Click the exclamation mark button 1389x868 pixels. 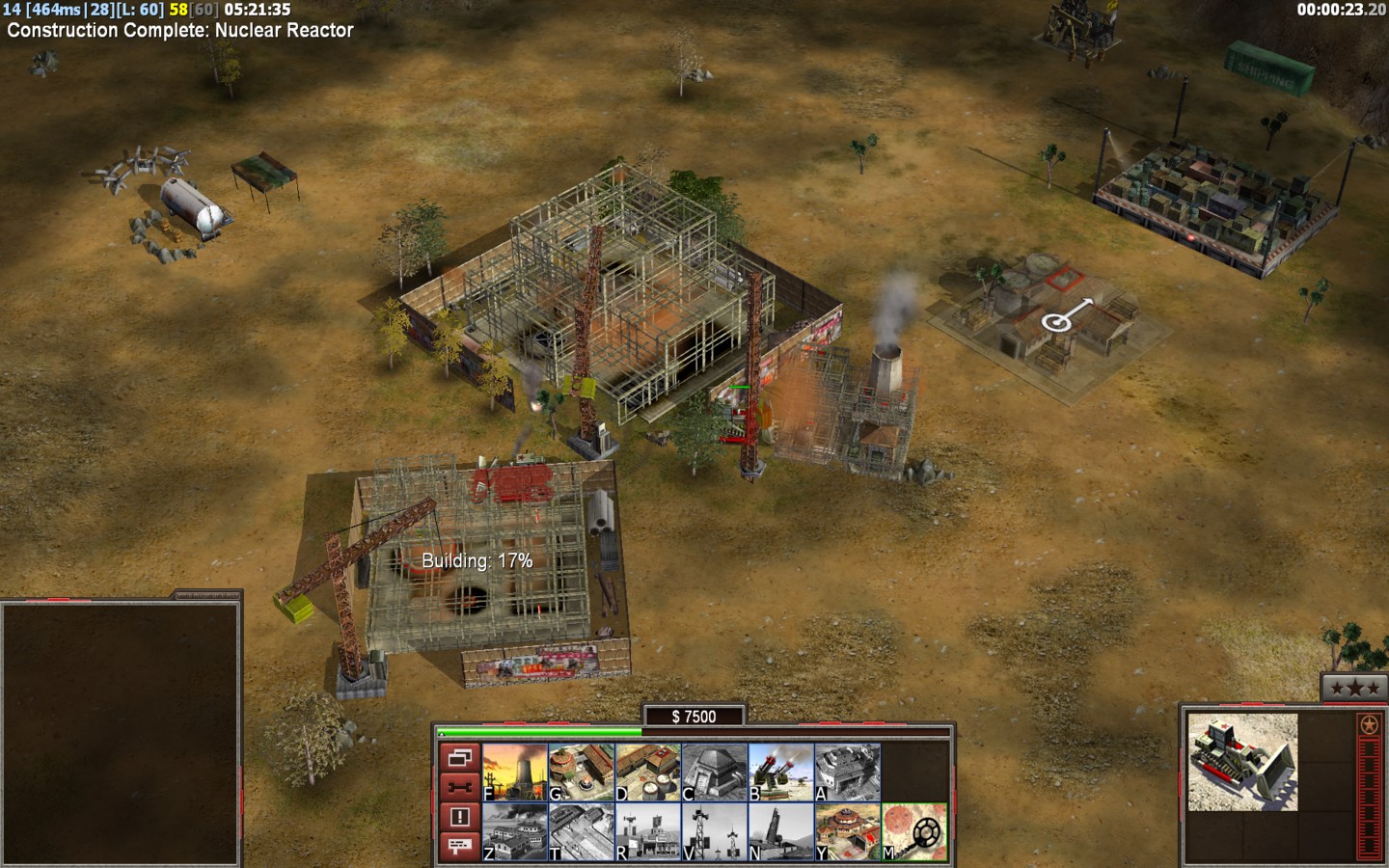459,817
